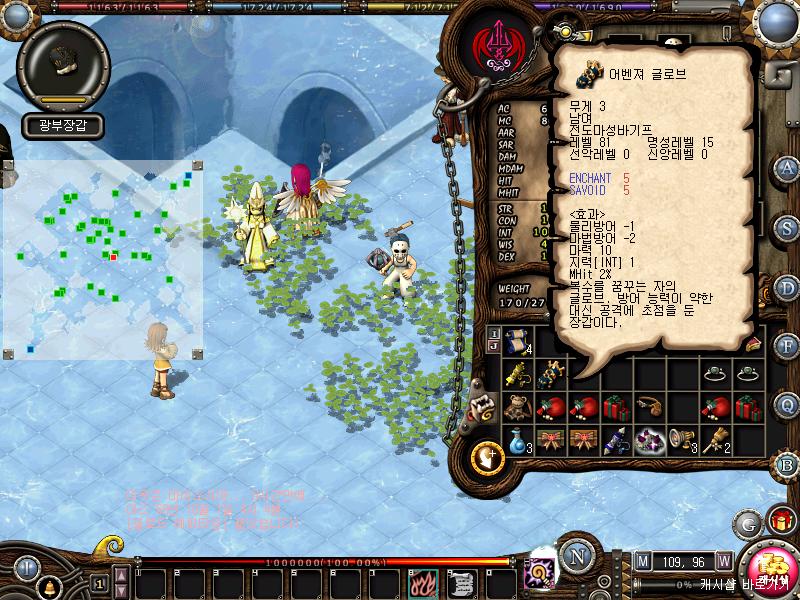Use the scroll item in the hotbar

pos(460,581)
